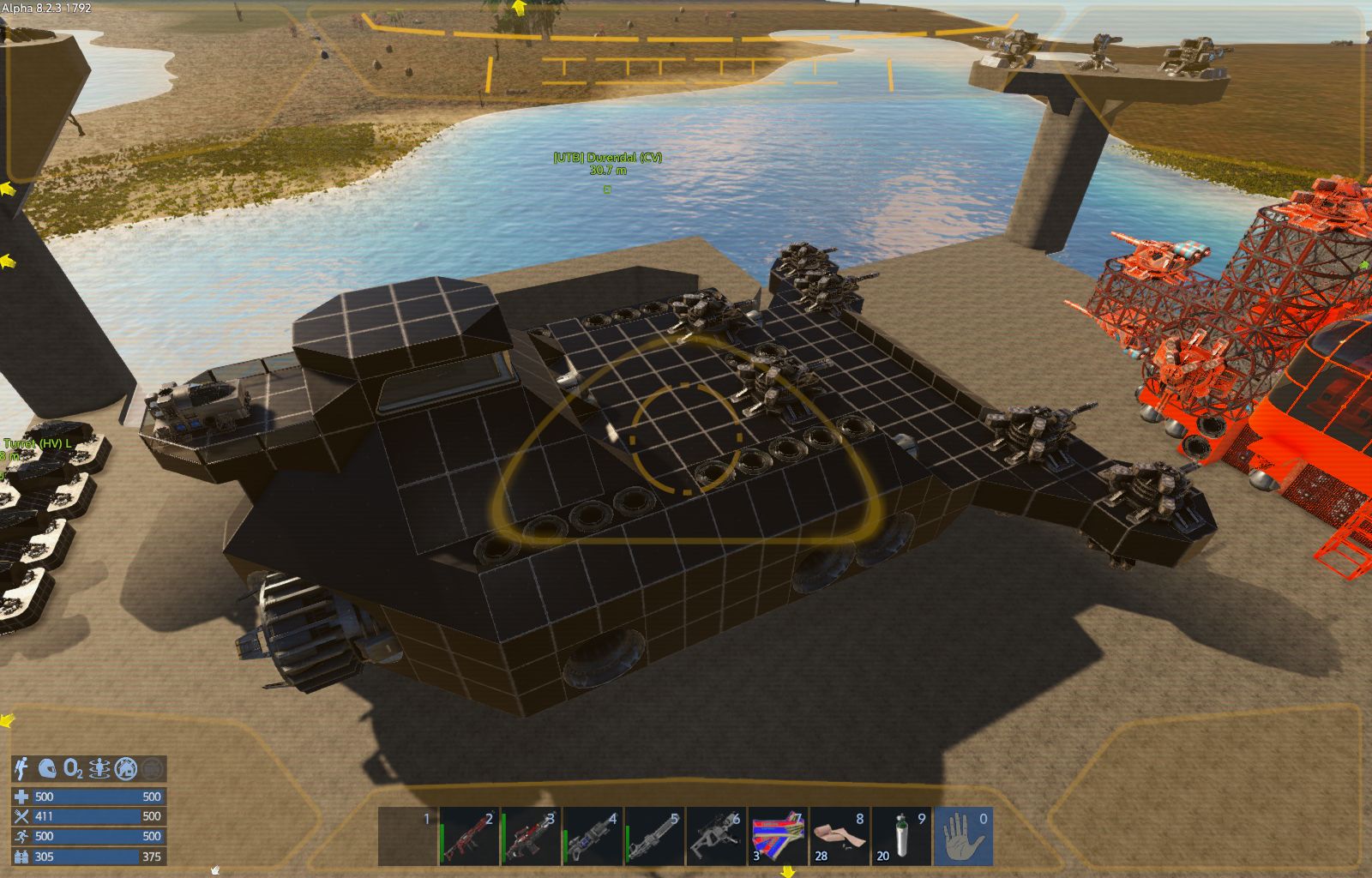Select the red rifle in hotbar slot 2
Viewport: 1372px width, 878px height.
470,837
